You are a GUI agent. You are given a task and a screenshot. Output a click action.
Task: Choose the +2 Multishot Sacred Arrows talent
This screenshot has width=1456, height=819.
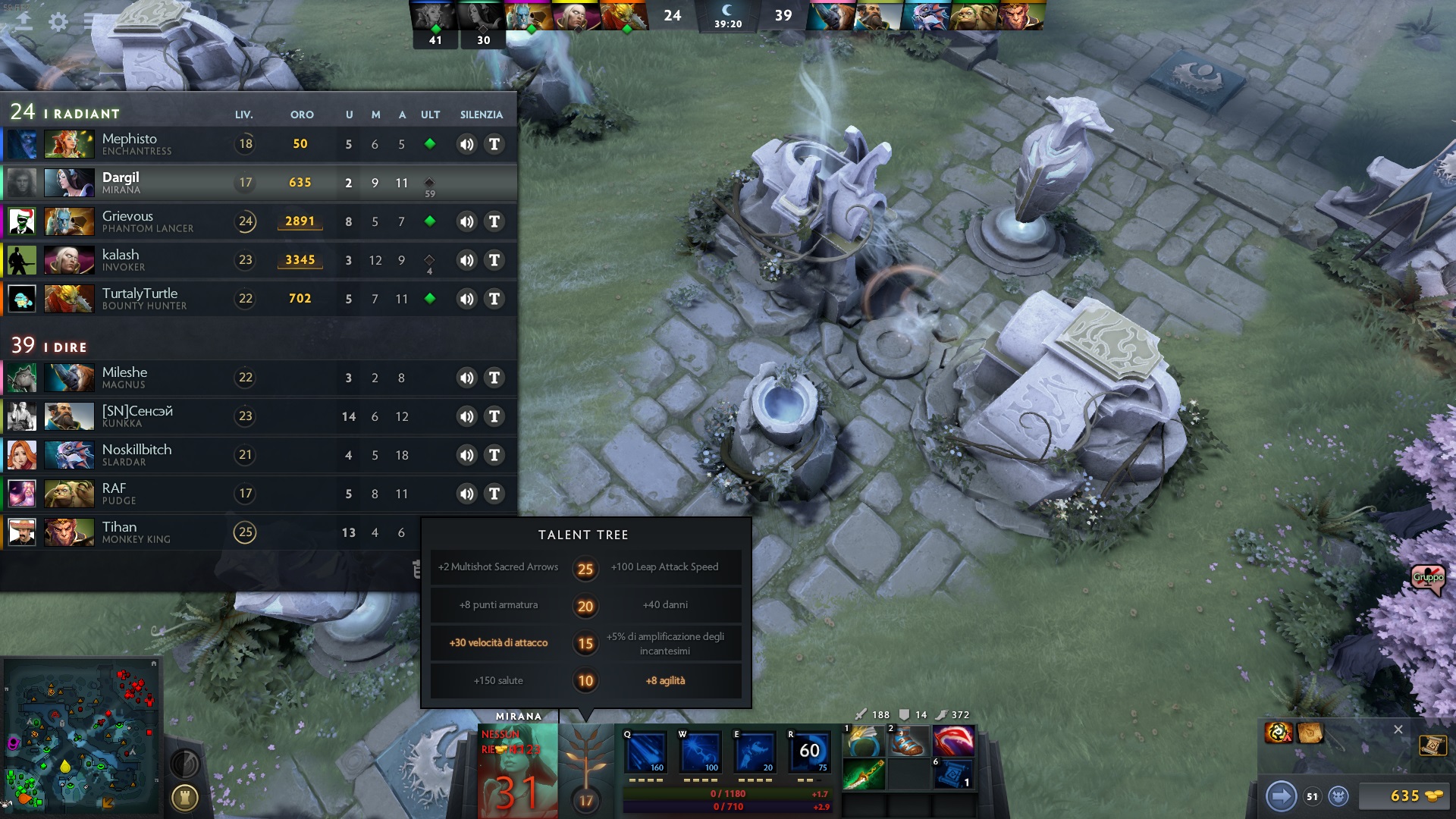(498, 567)
